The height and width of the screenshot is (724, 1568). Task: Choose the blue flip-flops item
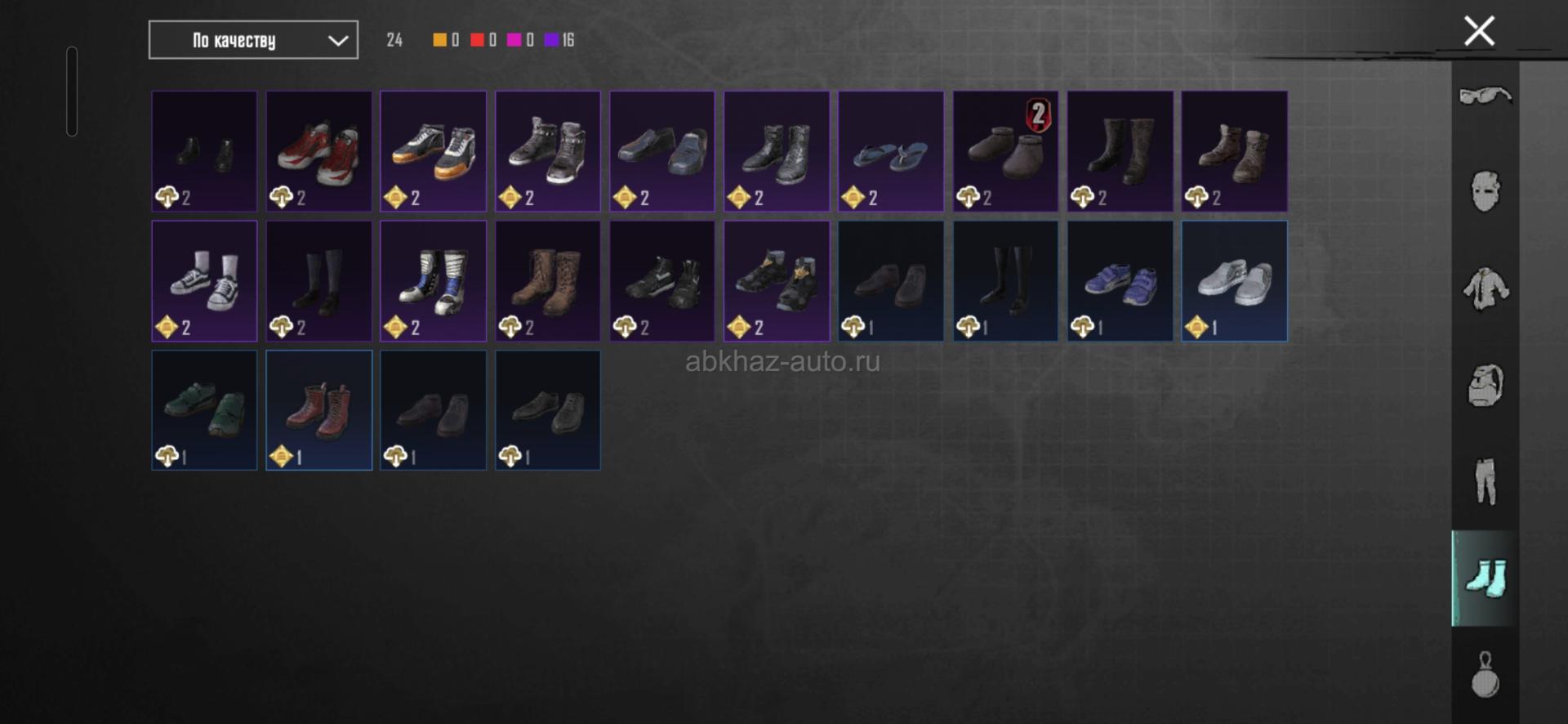pos(891,151)
